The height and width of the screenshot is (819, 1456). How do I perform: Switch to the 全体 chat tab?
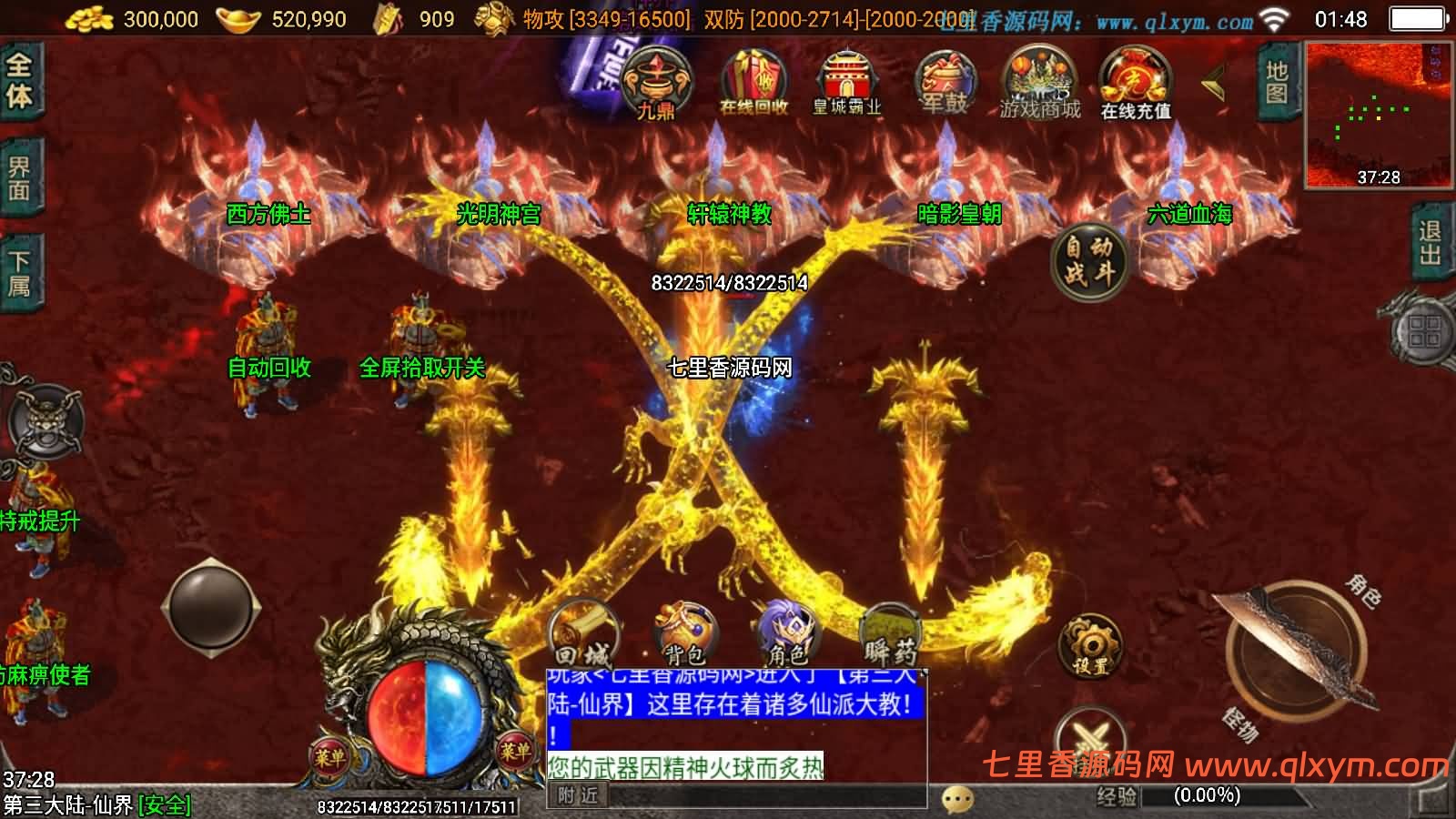pos(20,82)
